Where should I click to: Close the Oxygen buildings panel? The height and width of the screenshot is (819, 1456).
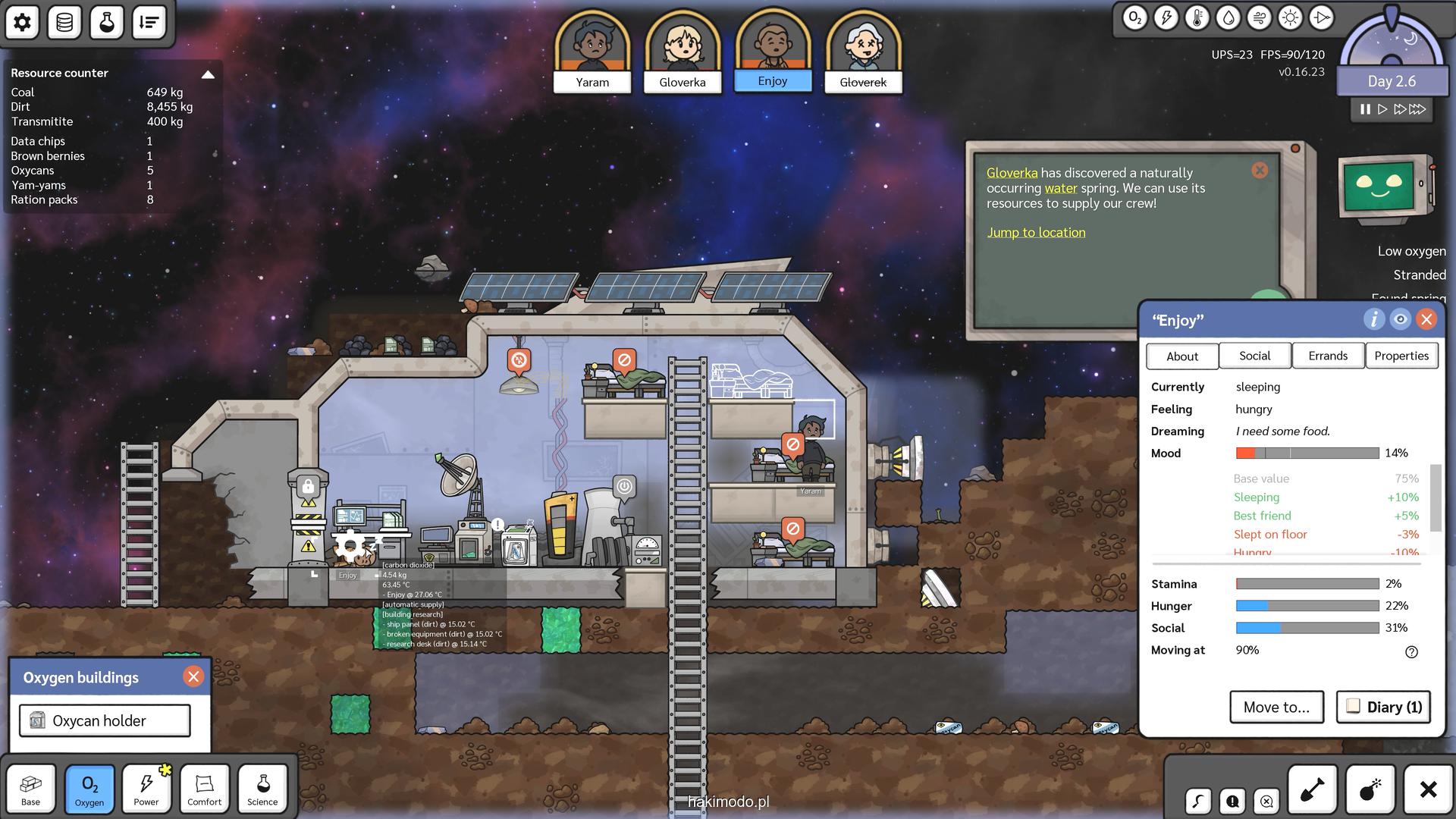(193, 676)
